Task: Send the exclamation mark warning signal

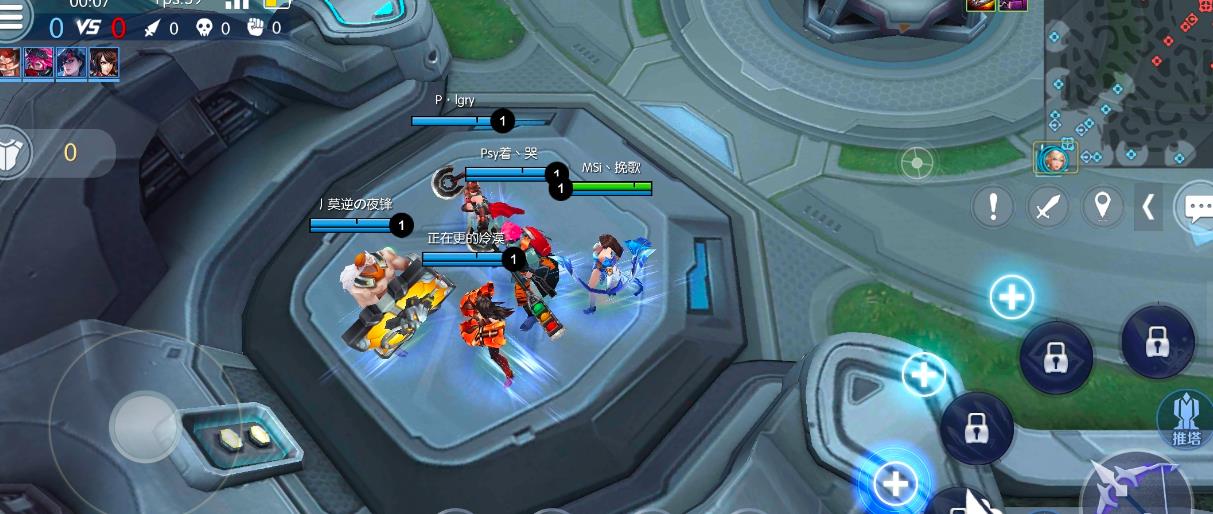Action: click(x=993, y=207)
